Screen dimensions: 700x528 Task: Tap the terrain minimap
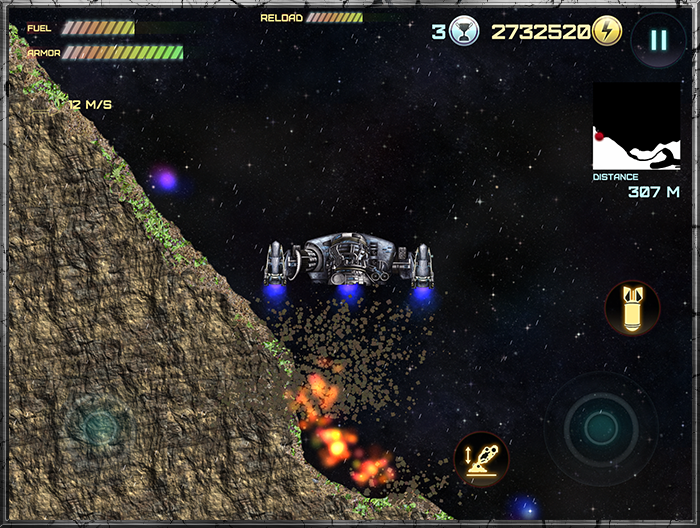636,126
